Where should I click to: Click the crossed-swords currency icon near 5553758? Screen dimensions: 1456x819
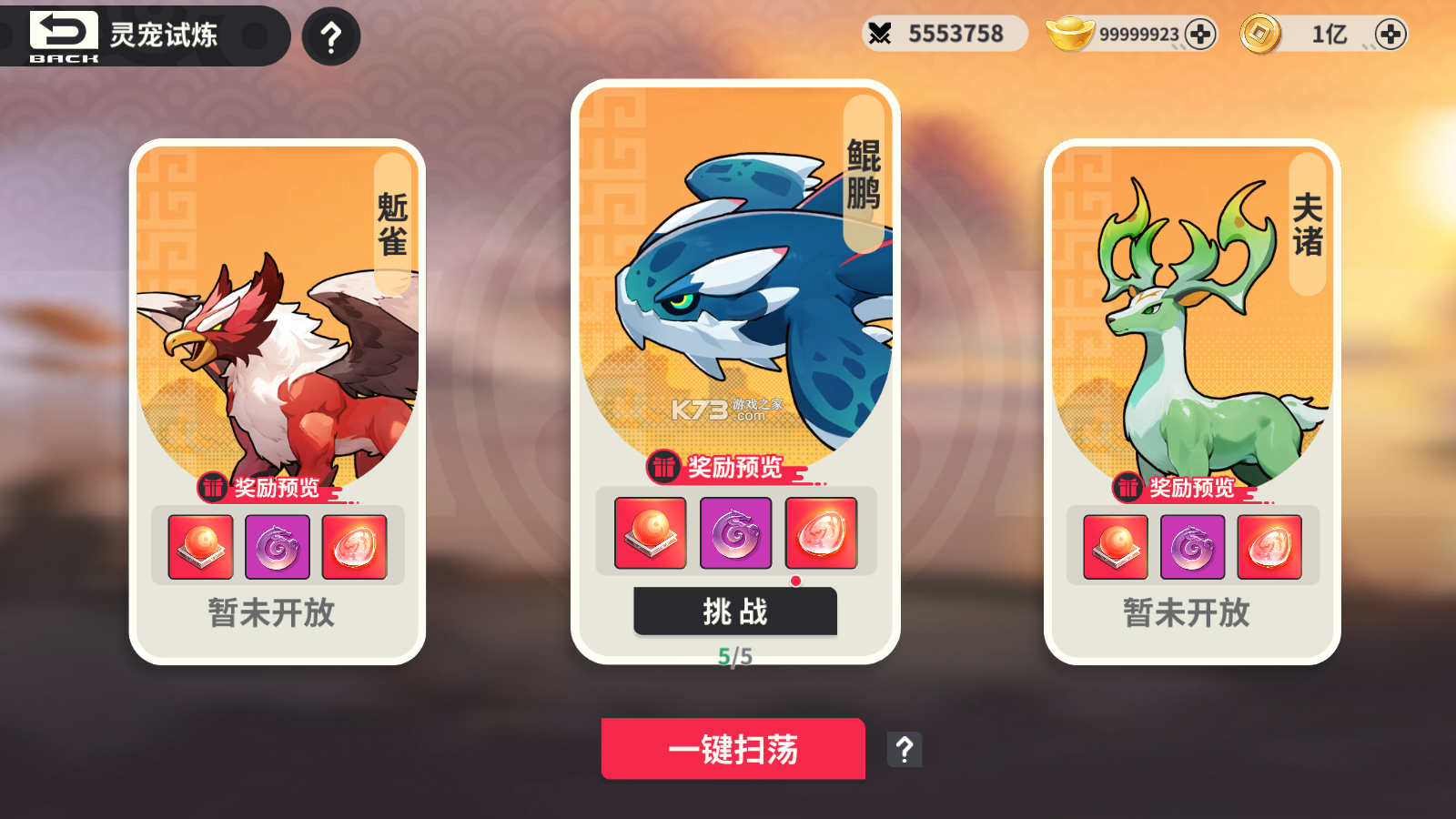tap(881, 33)
